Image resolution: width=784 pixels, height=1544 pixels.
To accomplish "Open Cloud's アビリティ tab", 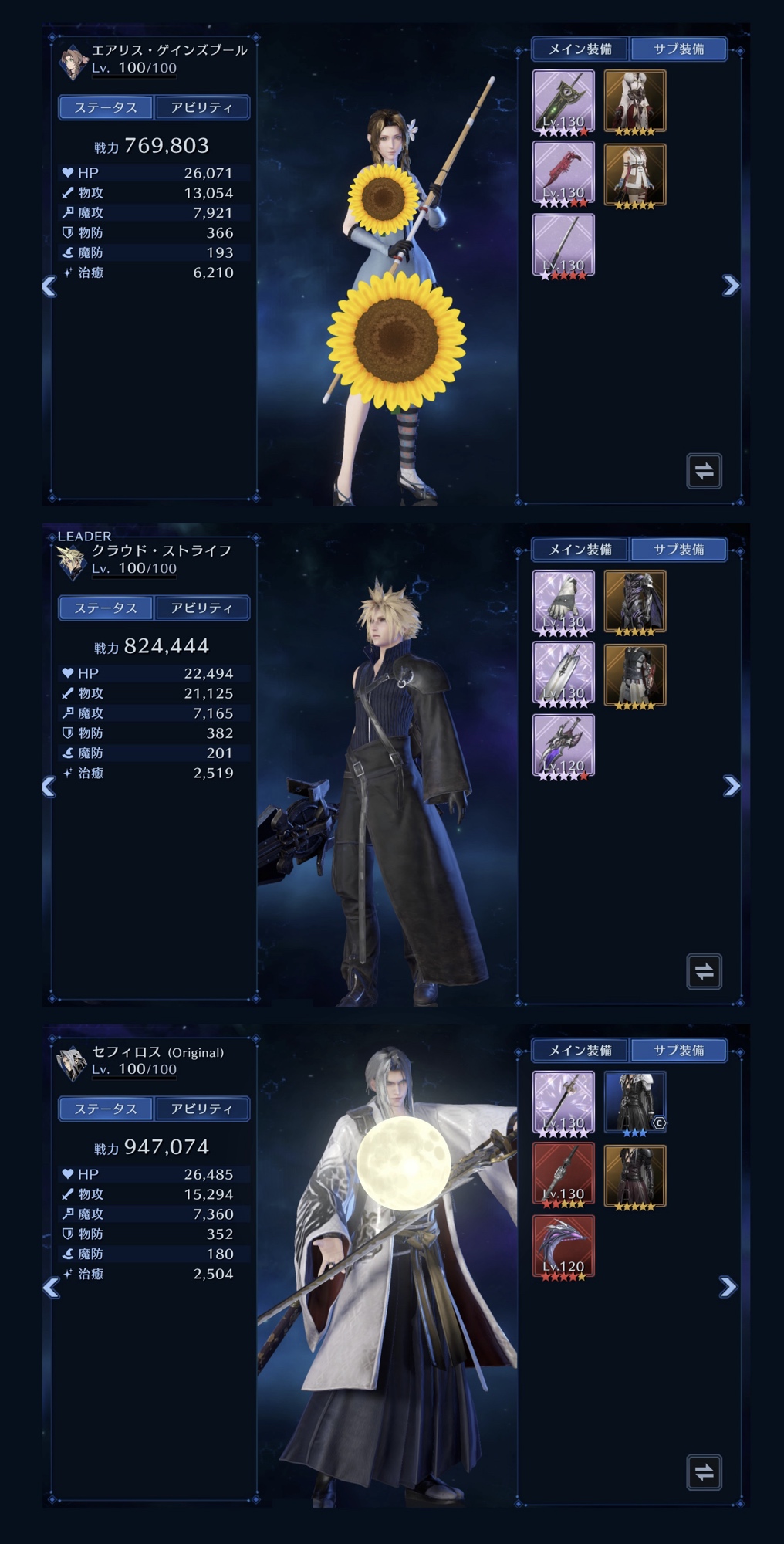I will click(201, 608).
